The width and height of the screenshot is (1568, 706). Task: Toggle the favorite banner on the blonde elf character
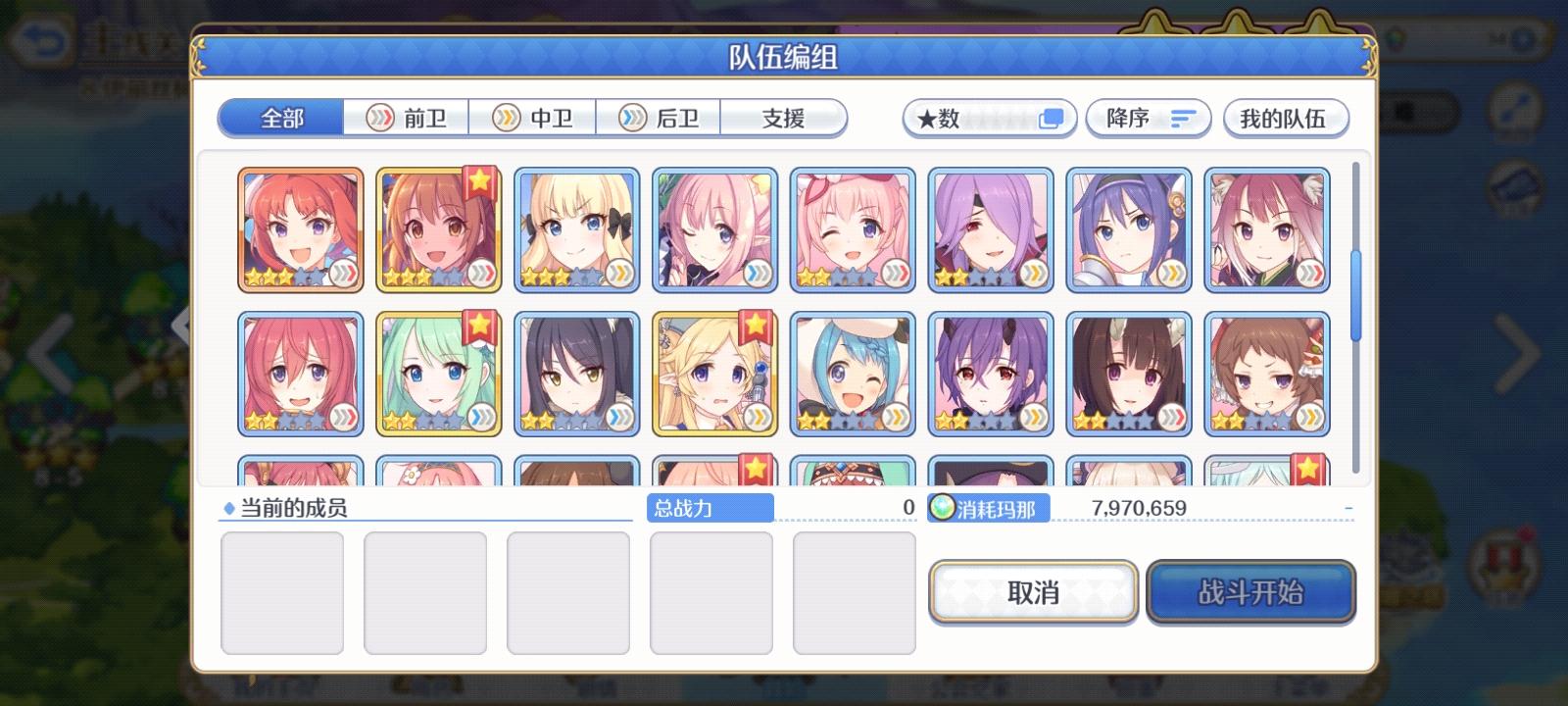point(754,324)
